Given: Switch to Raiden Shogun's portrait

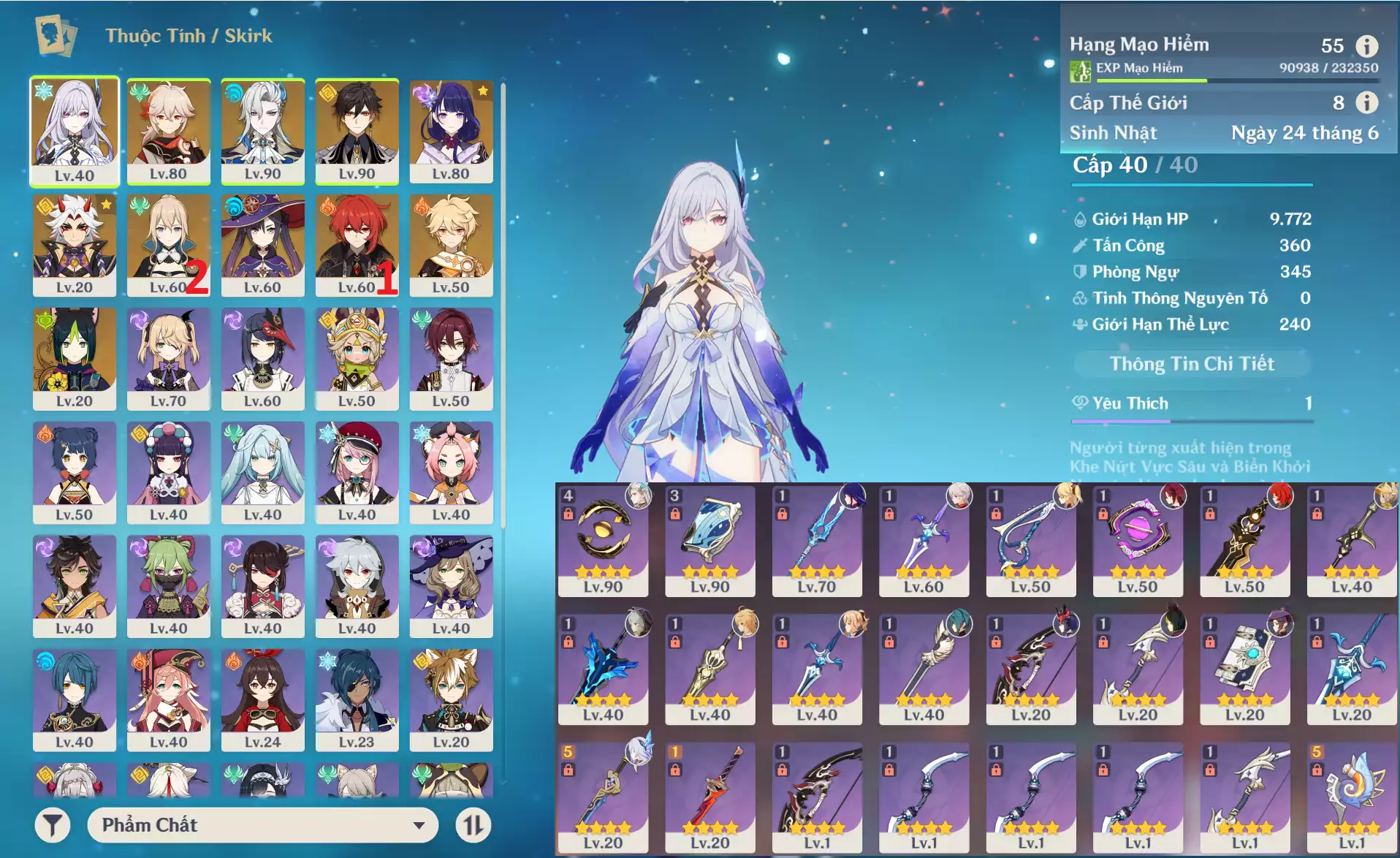Looking at the screenshot, I should click(451, 130).
